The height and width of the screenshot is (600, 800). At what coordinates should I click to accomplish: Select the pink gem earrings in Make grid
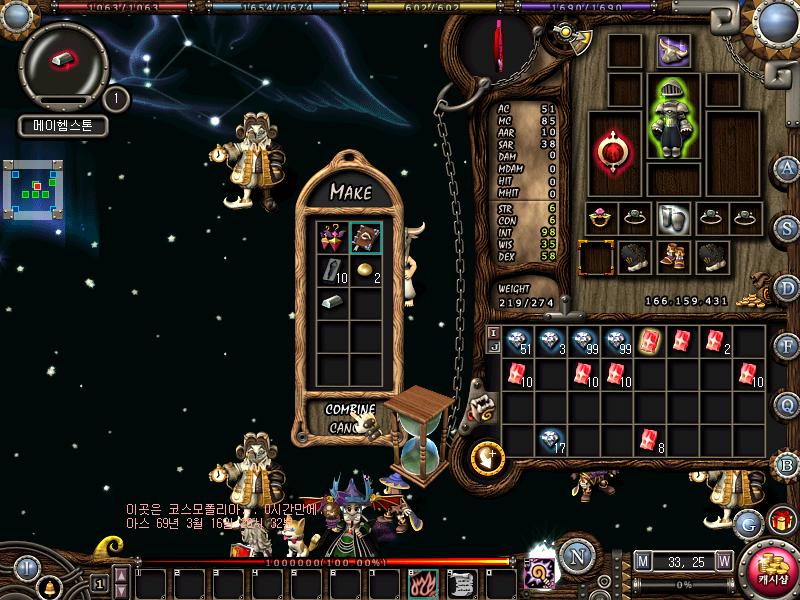[x=332, y=238]
